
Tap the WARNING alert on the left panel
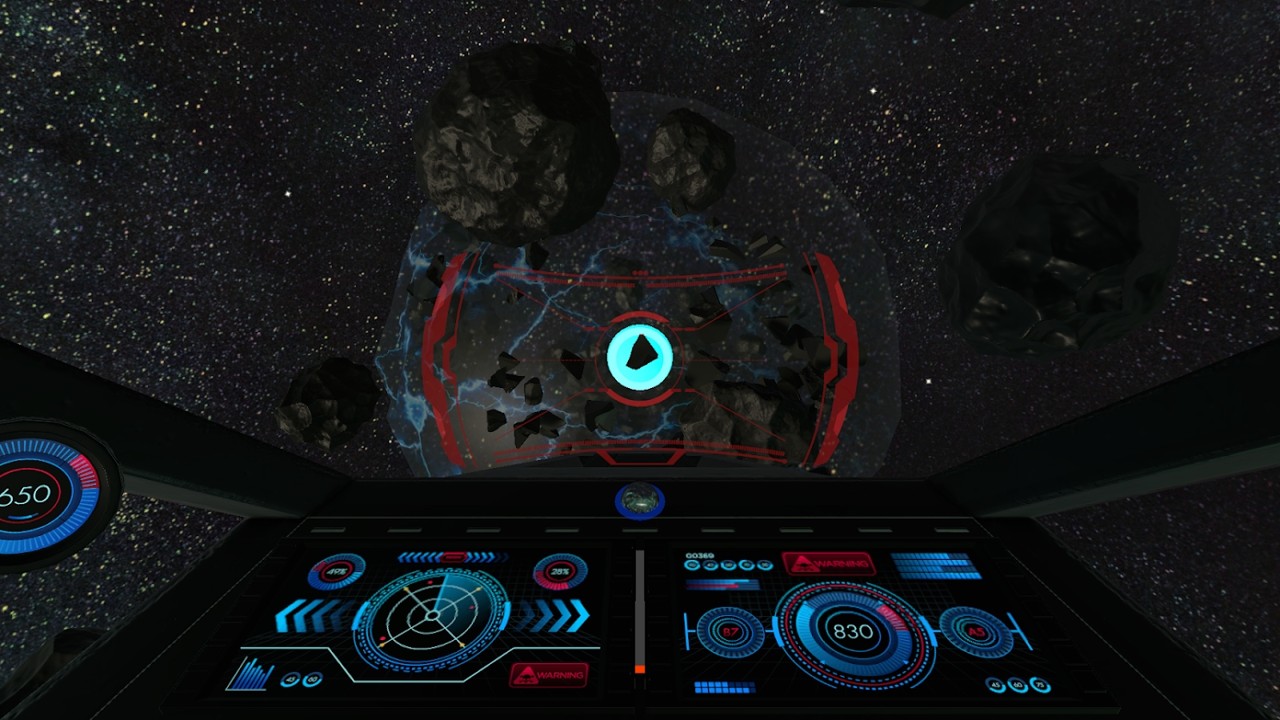548,676
